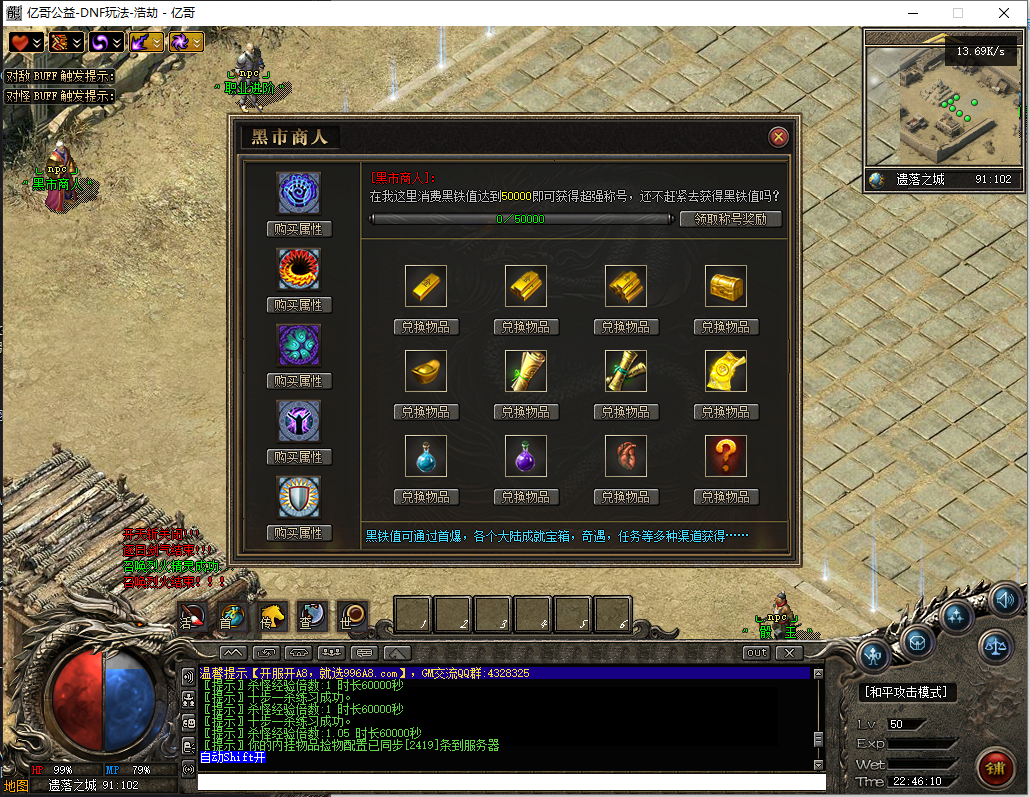The height and width of the screenshot is (797, 1030).
Task: Close the 黑市商人 shop window
Action: point(778,137)
